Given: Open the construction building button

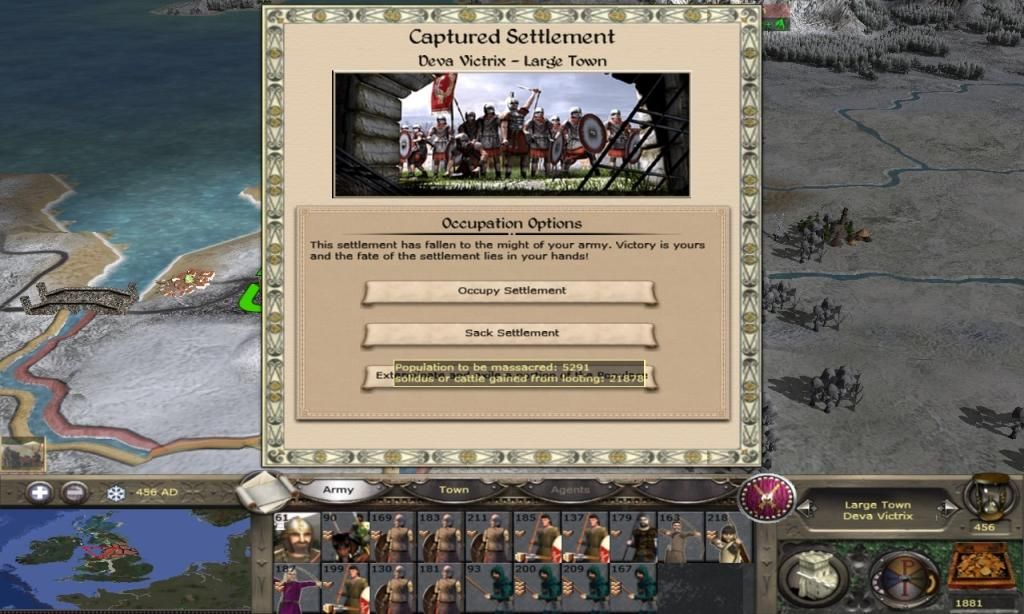Looking at the screenshot, I should 813,575.
